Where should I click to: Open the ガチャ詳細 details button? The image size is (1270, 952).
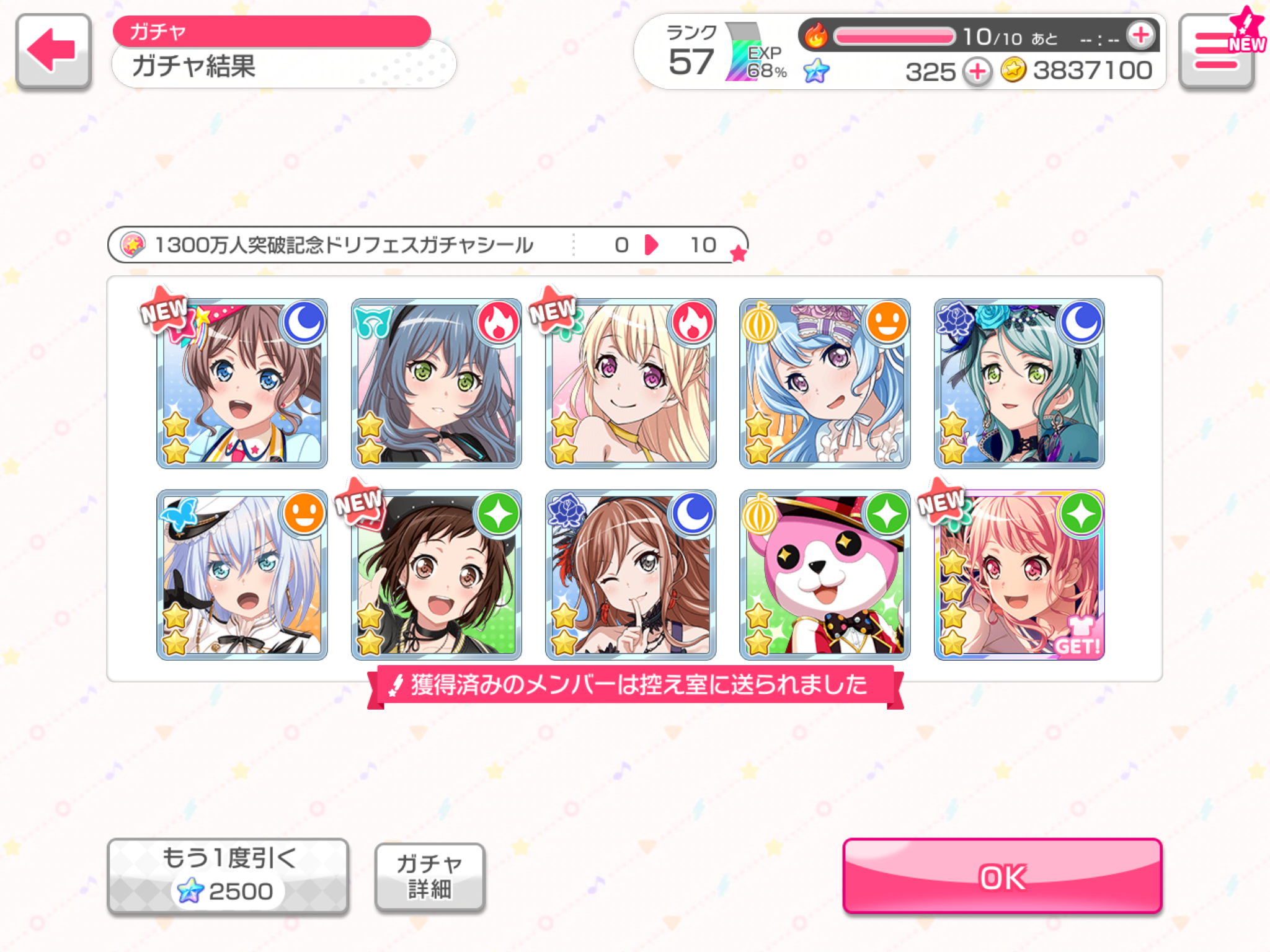click(429, 876)
